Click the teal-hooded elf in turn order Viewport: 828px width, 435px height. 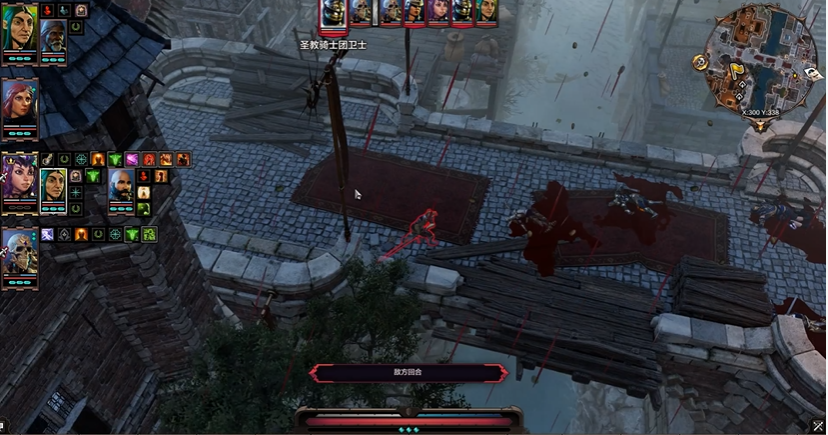pyautogui.click(x=487, y=11)
